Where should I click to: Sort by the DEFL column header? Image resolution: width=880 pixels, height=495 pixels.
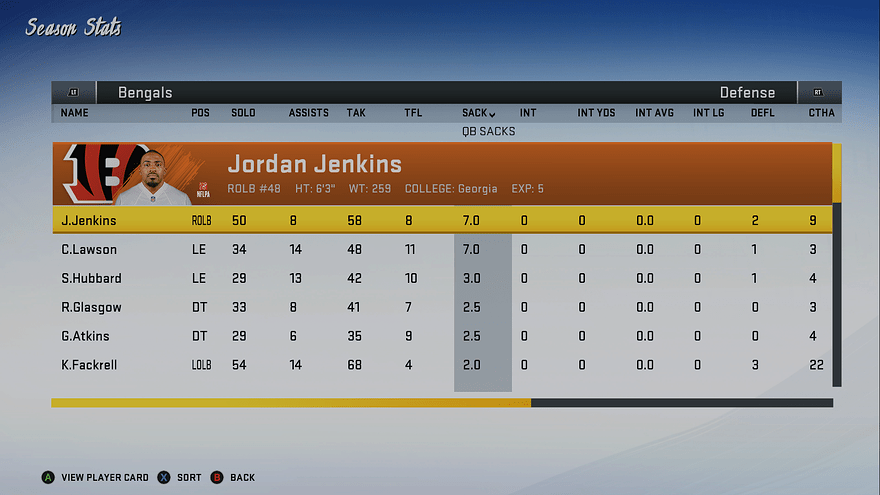pos(763,113)
